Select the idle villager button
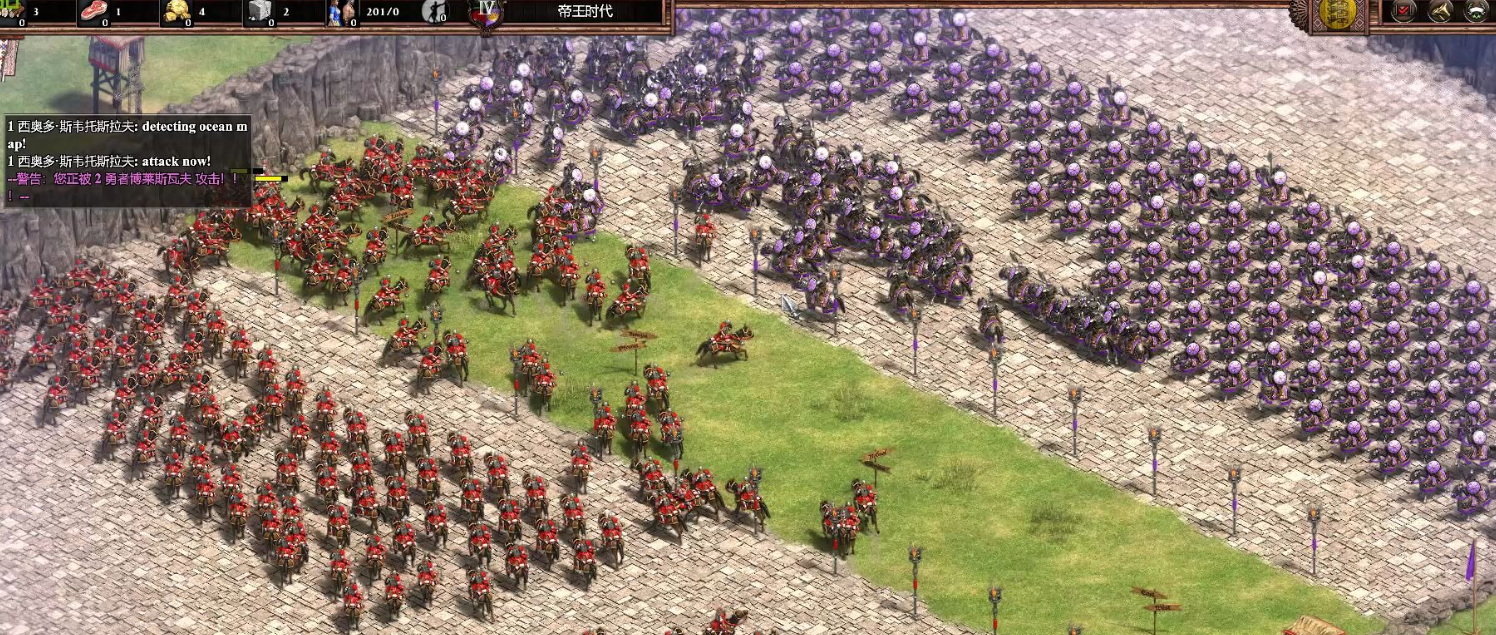This screenshot has height=635, width=1496. [x=435, y=11]
